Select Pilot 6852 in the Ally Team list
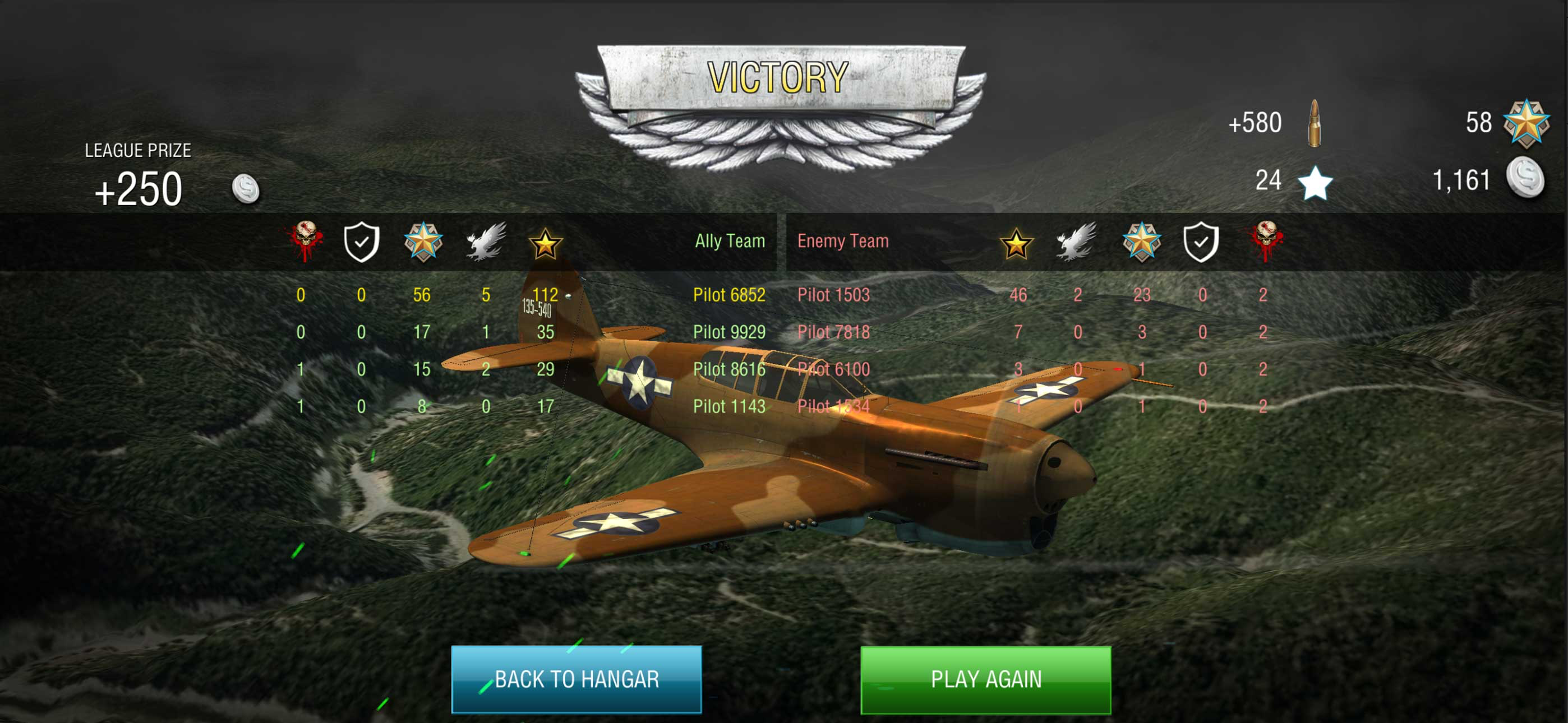 click(x=728, y=295)
